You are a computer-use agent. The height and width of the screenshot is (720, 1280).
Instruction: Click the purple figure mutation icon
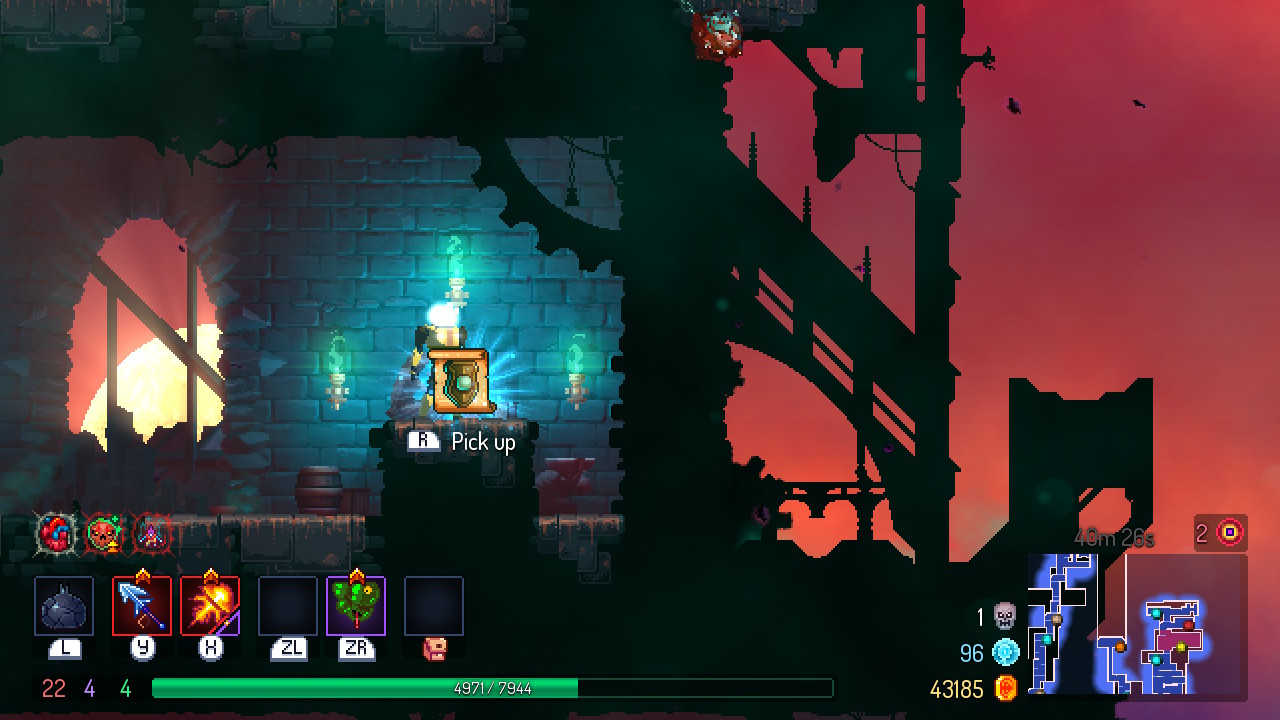[x=150, y=534]
